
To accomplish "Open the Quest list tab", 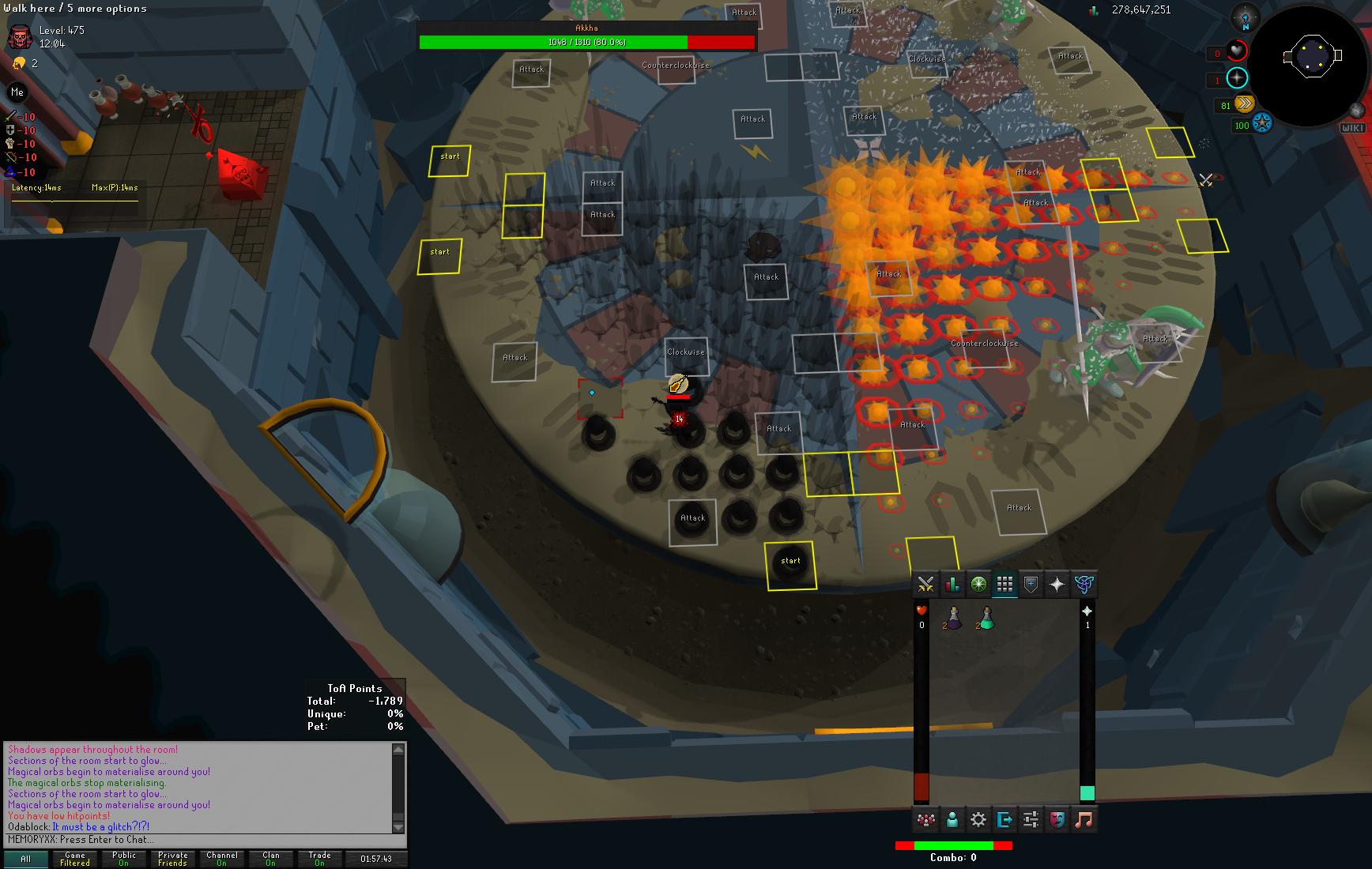I will [978, 585].
